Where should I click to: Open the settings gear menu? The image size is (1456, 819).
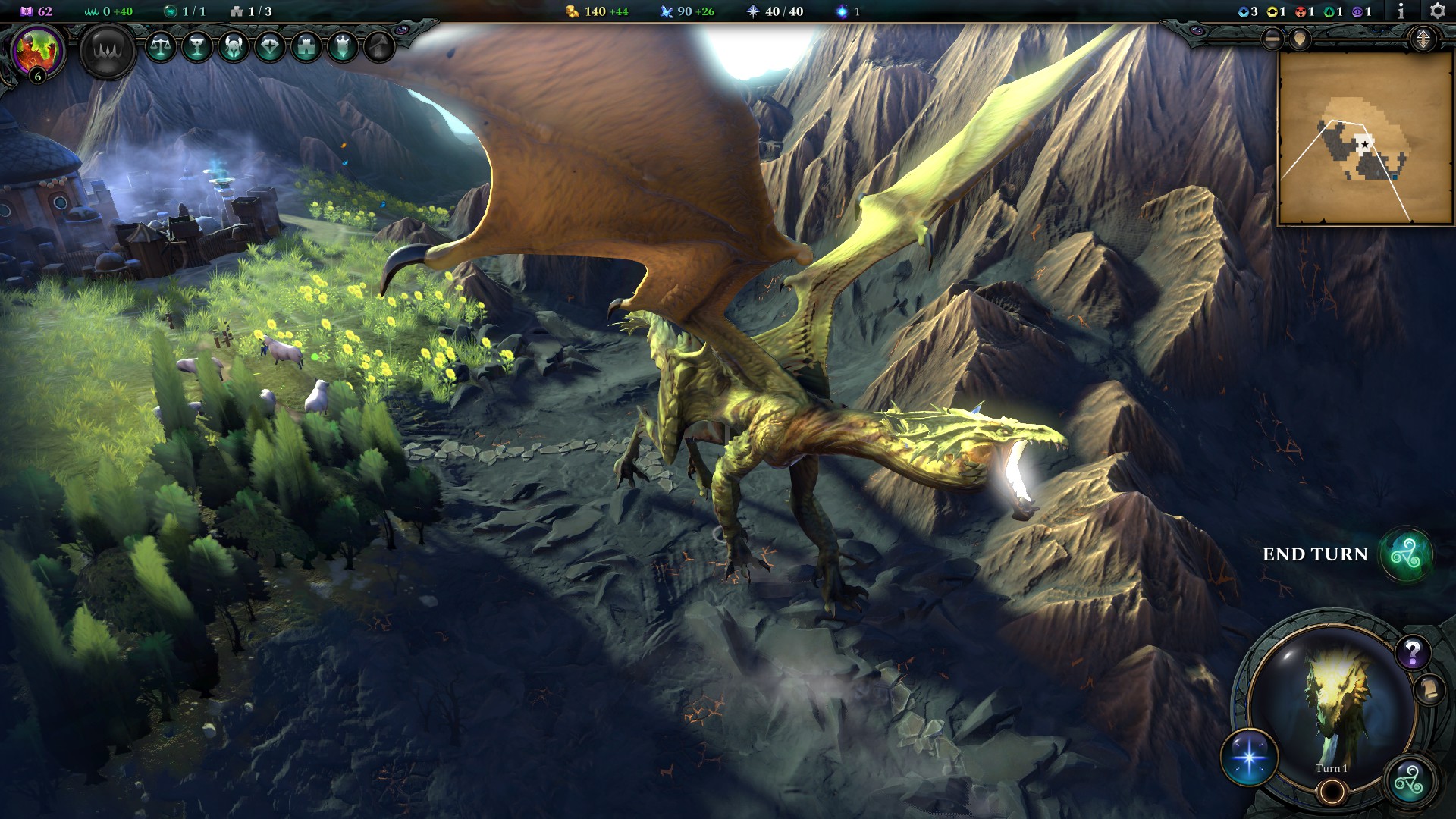pyautogui.click(x=1437, y=11)
